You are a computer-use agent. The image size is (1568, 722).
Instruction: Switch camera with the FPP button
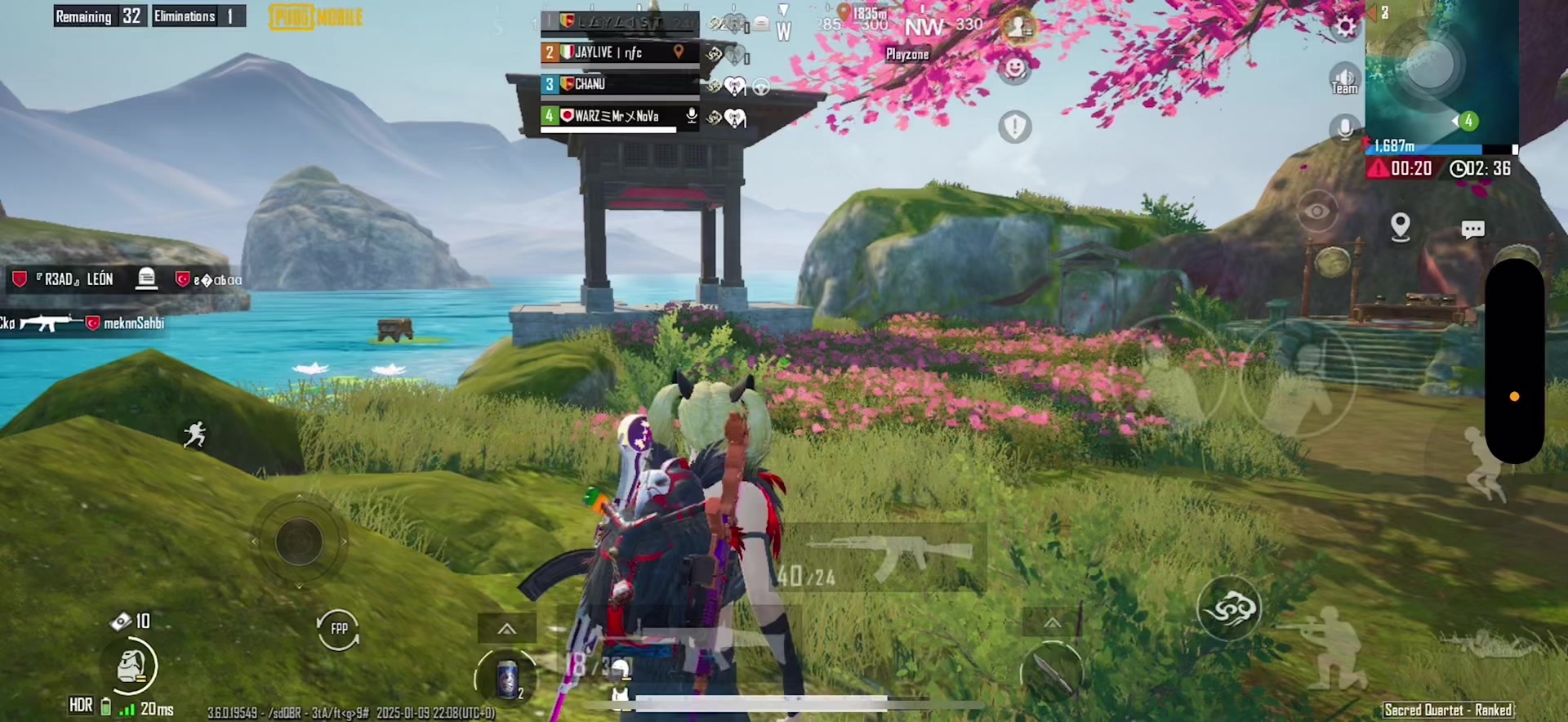click(x=338, y=629)
